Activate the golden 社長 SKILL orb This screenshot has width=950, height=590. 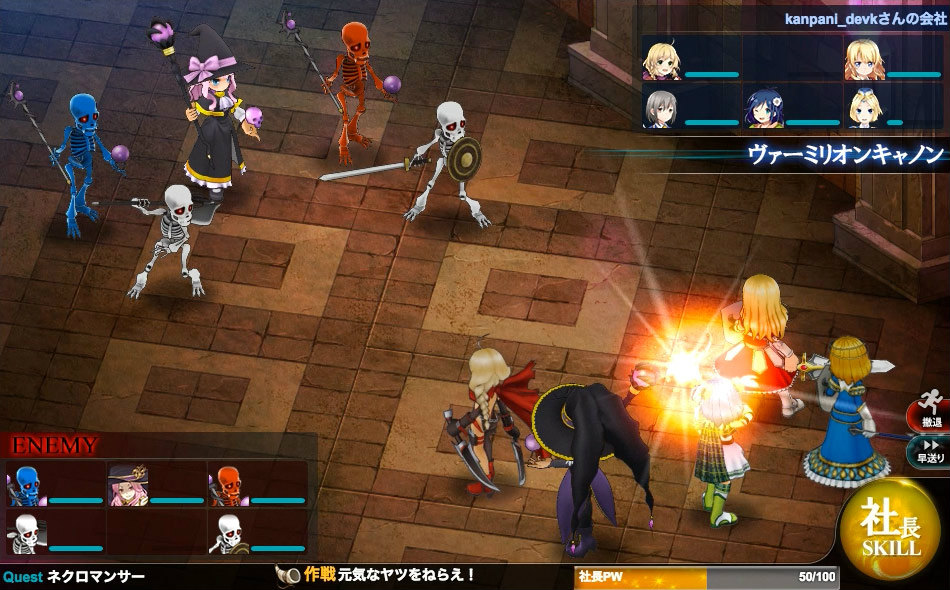(x=891, y=531)
